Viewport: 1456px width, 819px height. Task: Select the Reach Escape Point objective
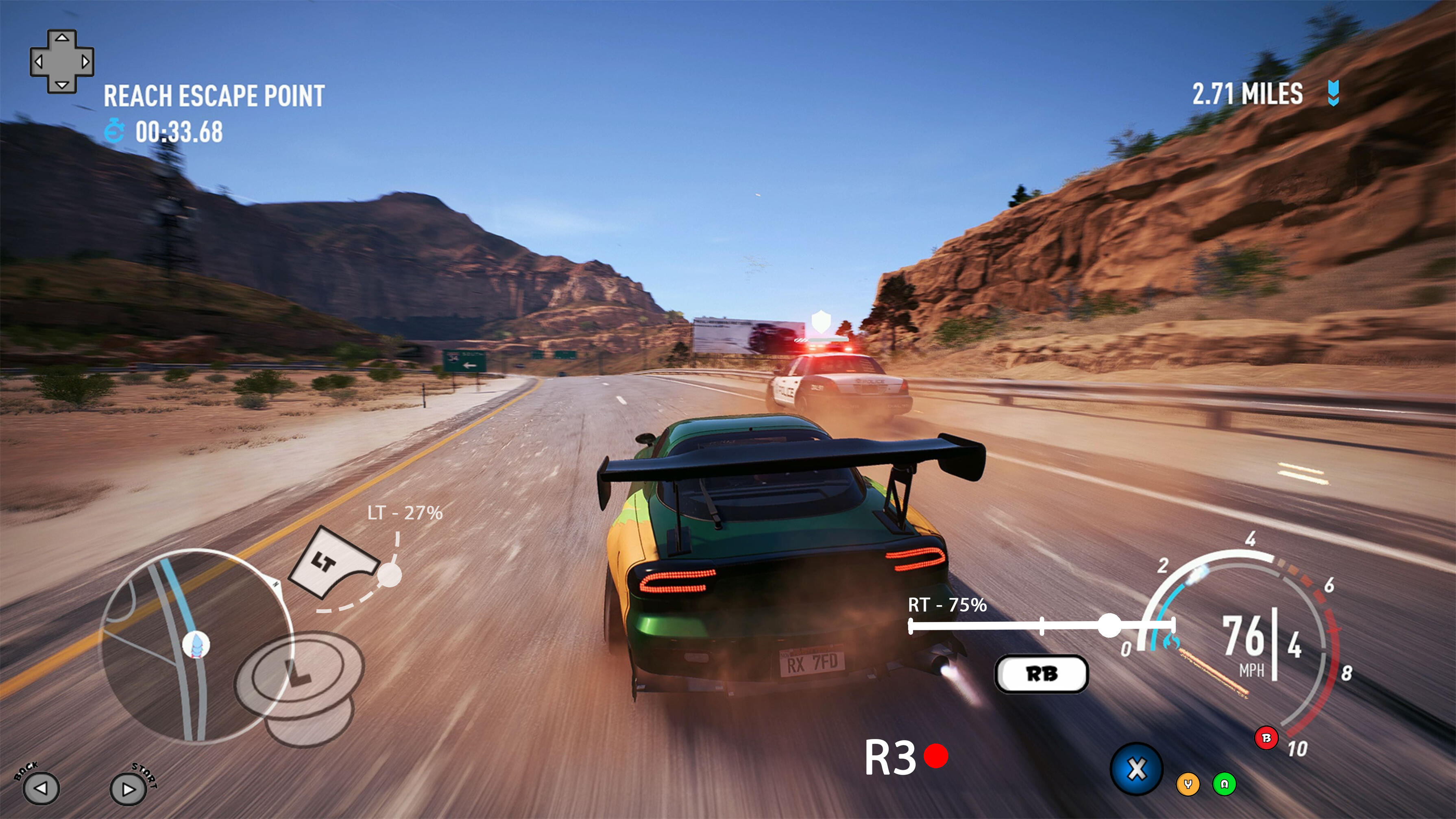tap(214, 96)
